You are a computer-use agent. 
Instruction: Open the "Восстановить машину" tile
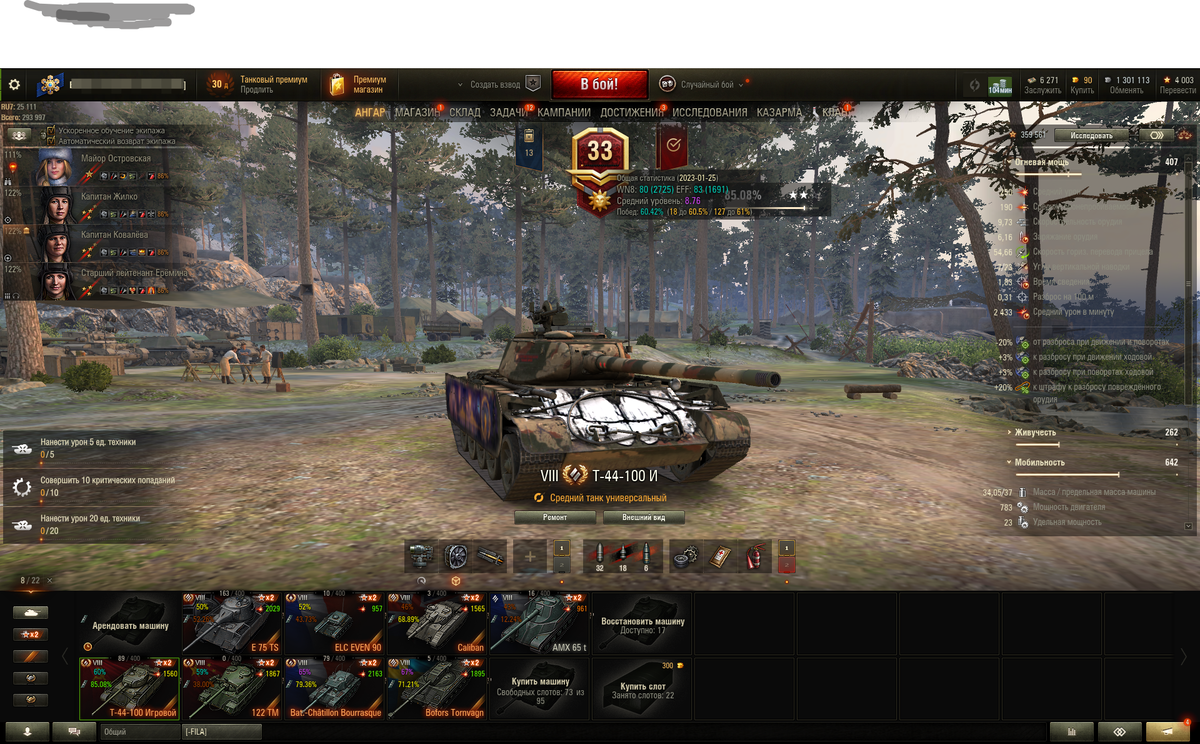tap(642, 622)
